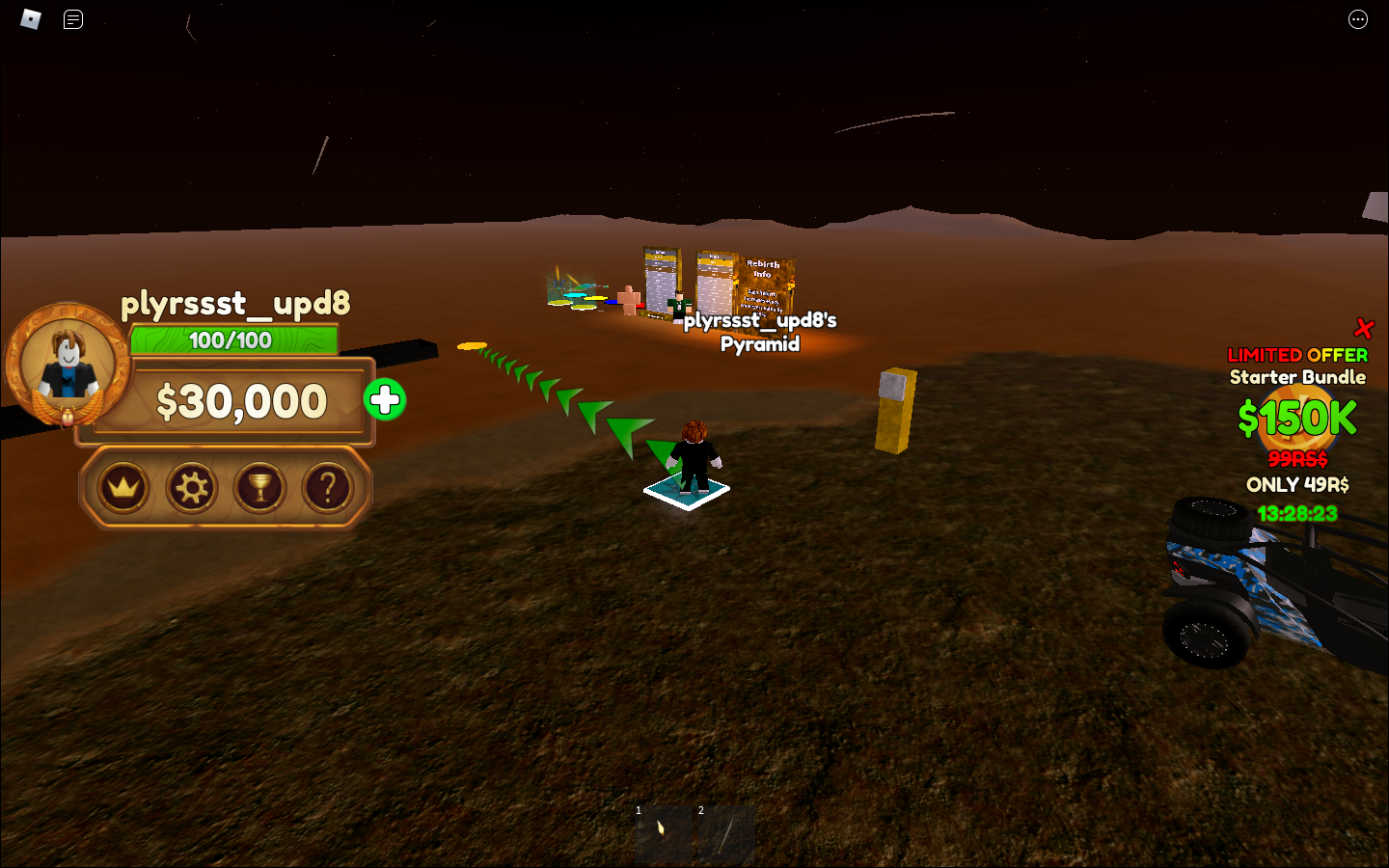Open the crown menu button
Viewport: 1389px width, 868px height.
[124, 488]
